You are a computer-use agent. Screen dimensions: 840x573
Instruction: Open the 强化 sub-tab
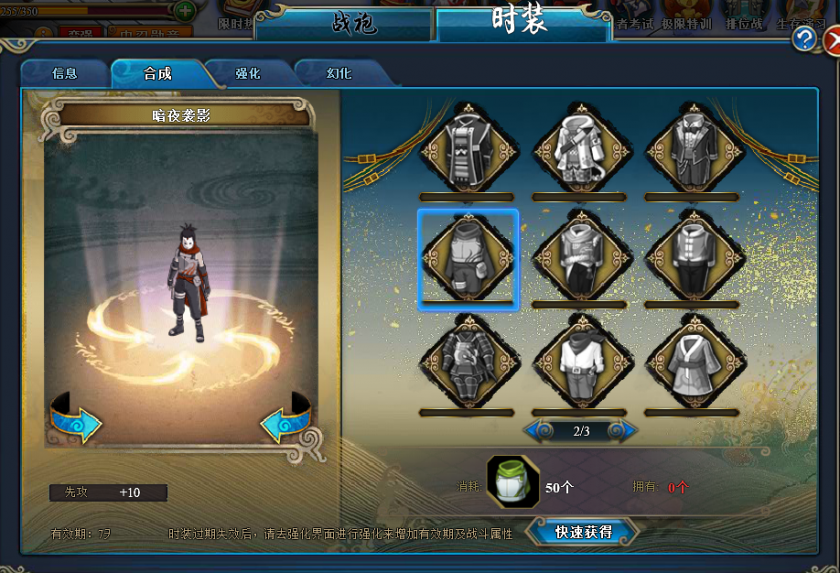(x=248, y=74)
